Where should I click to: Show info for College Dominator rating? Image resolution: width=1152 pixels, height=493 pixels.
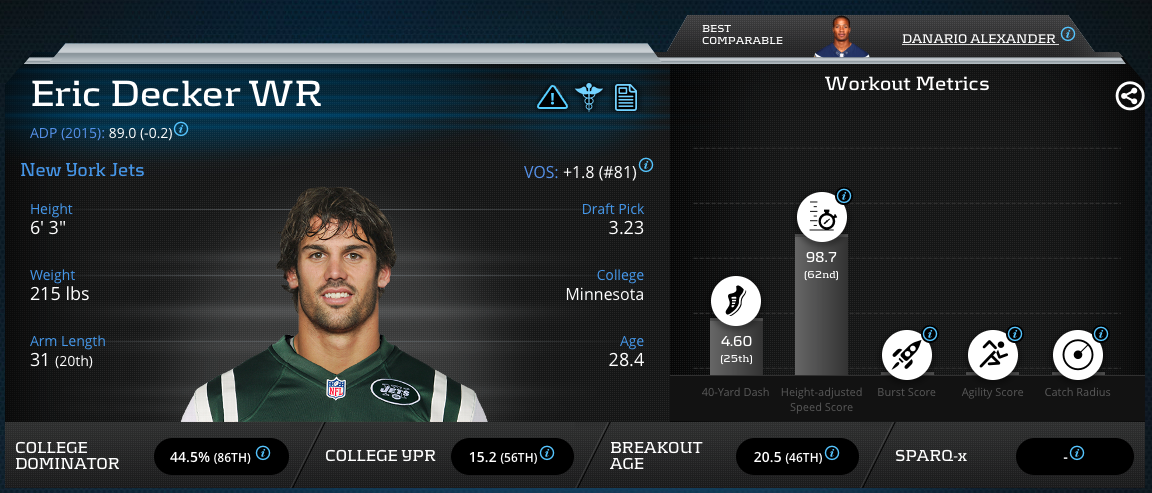pos(263,453)
